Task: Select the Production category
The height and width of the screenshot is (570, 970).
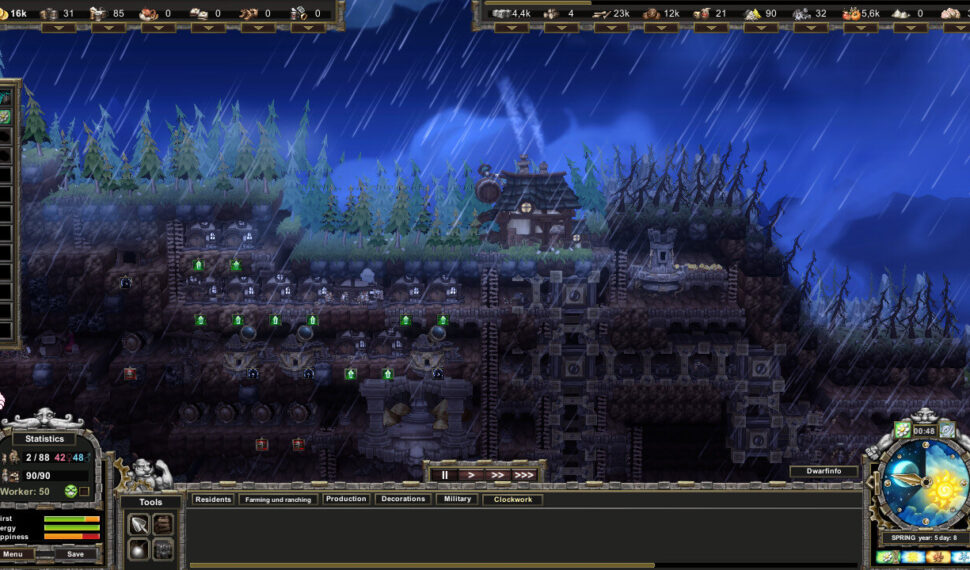Action: coord(345,499)
